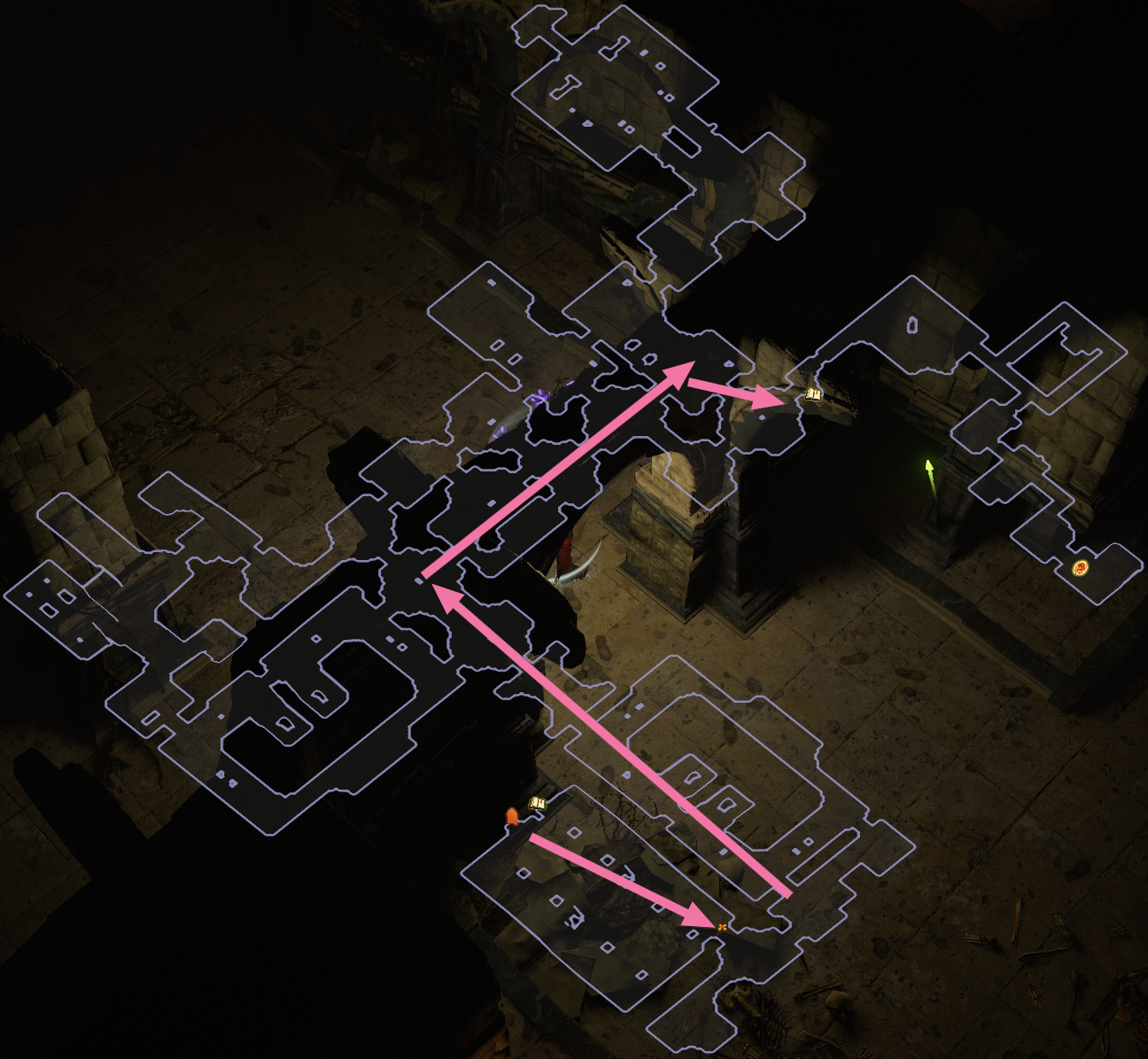Select the book marker beside the orange portal
The image size is (1148, 1059).
537,802
